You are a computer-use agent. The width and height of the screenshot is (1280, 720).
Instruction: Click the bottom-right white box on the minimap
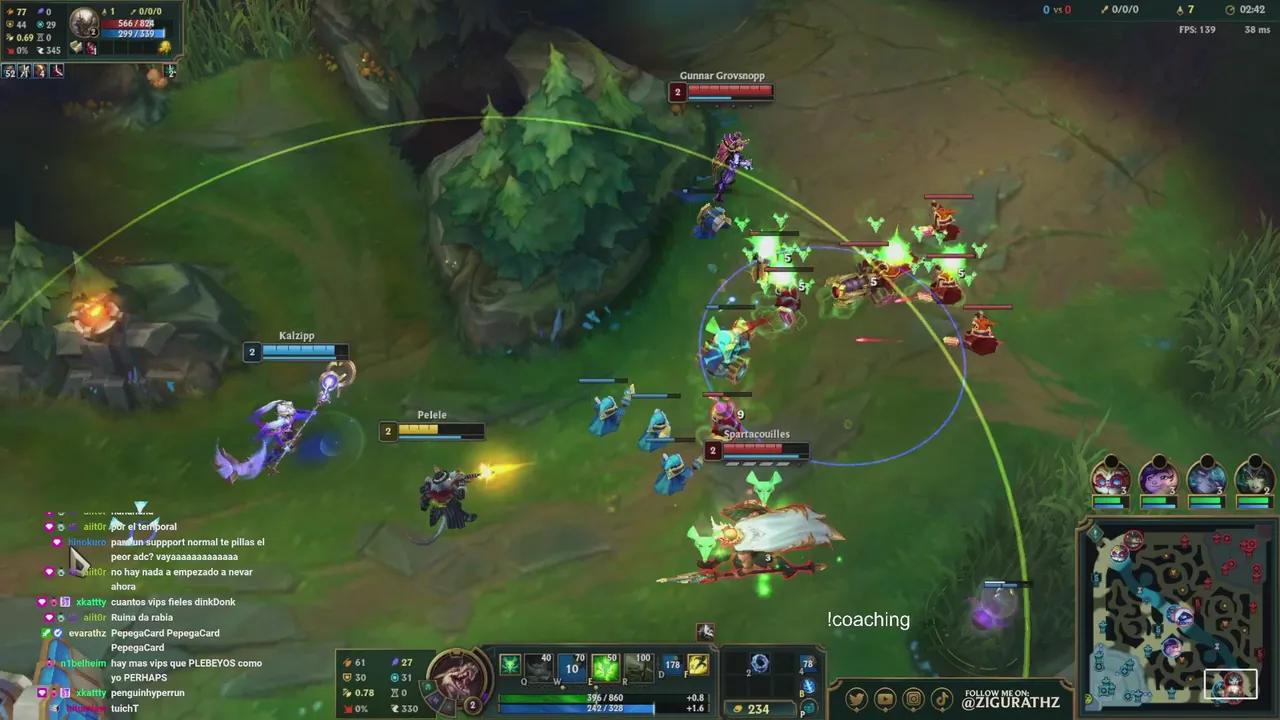(1230, 684)
